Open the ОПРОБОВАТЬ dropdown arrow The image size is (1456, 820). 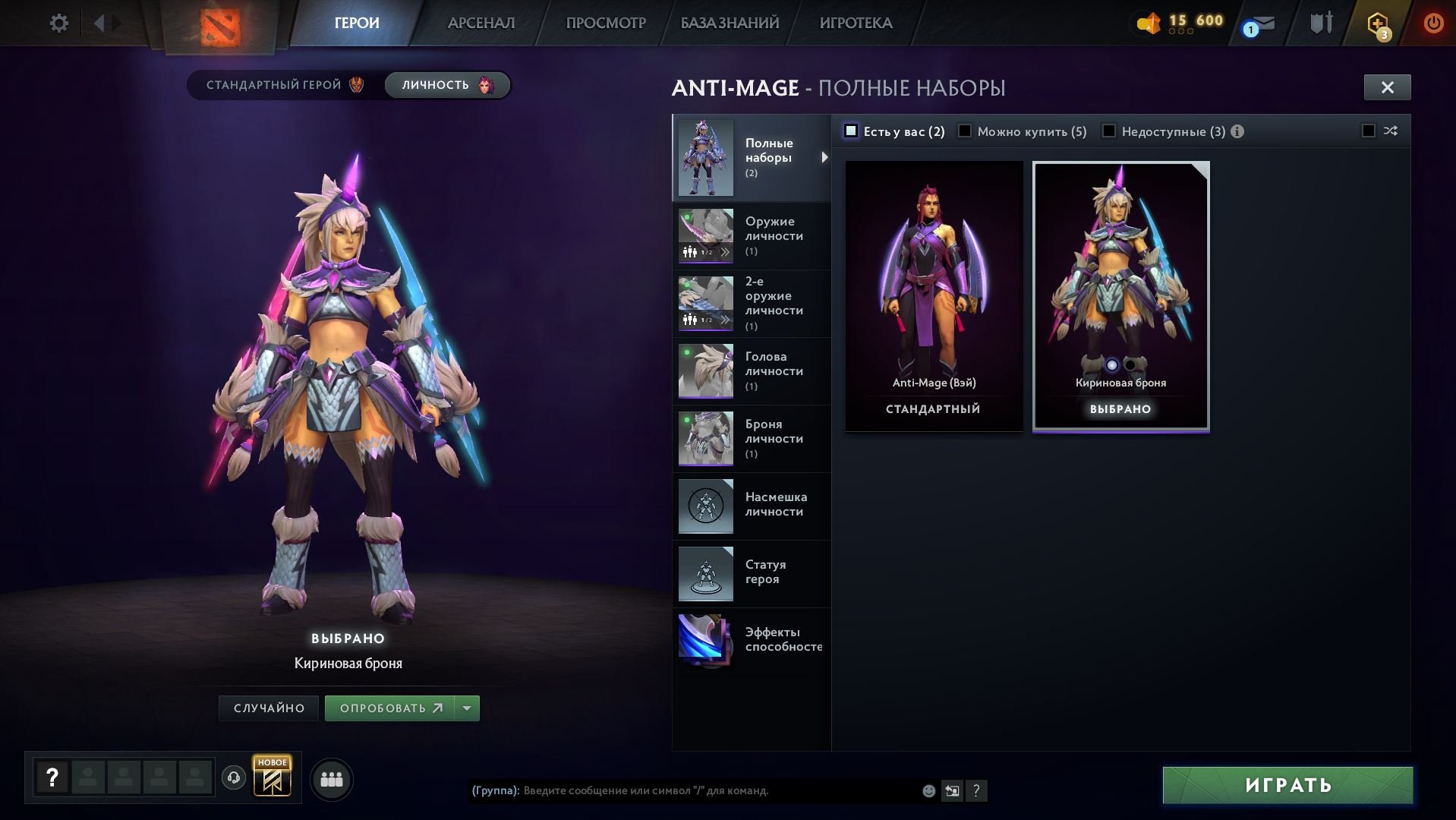pyautogui.click(x=465, y=708)
